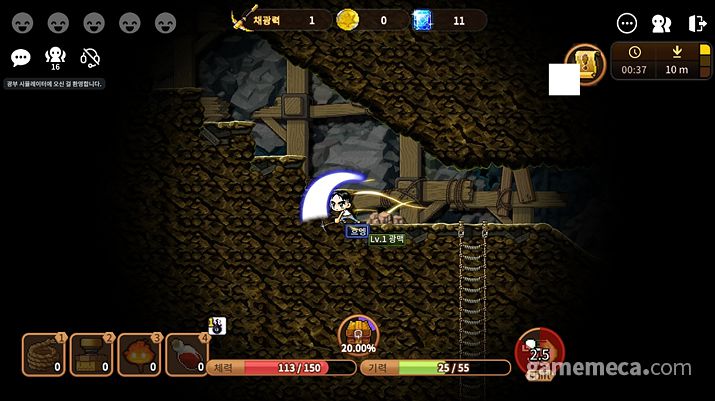Use the rope item in slot 1
Image resolution: width=715 pixels, height=401 pixels.
click(43, 354)
